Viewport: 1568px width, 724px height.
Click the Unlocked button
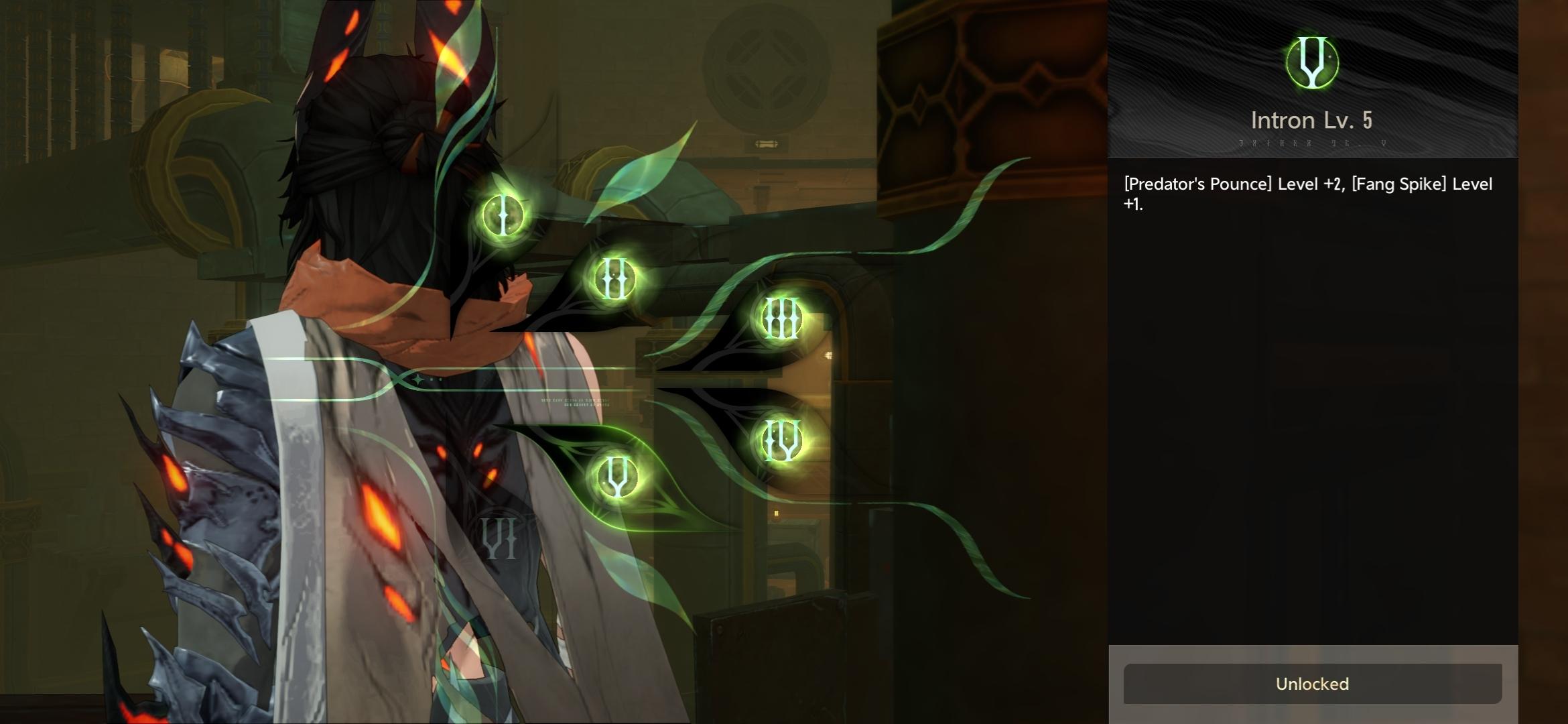pos(1311,684)
